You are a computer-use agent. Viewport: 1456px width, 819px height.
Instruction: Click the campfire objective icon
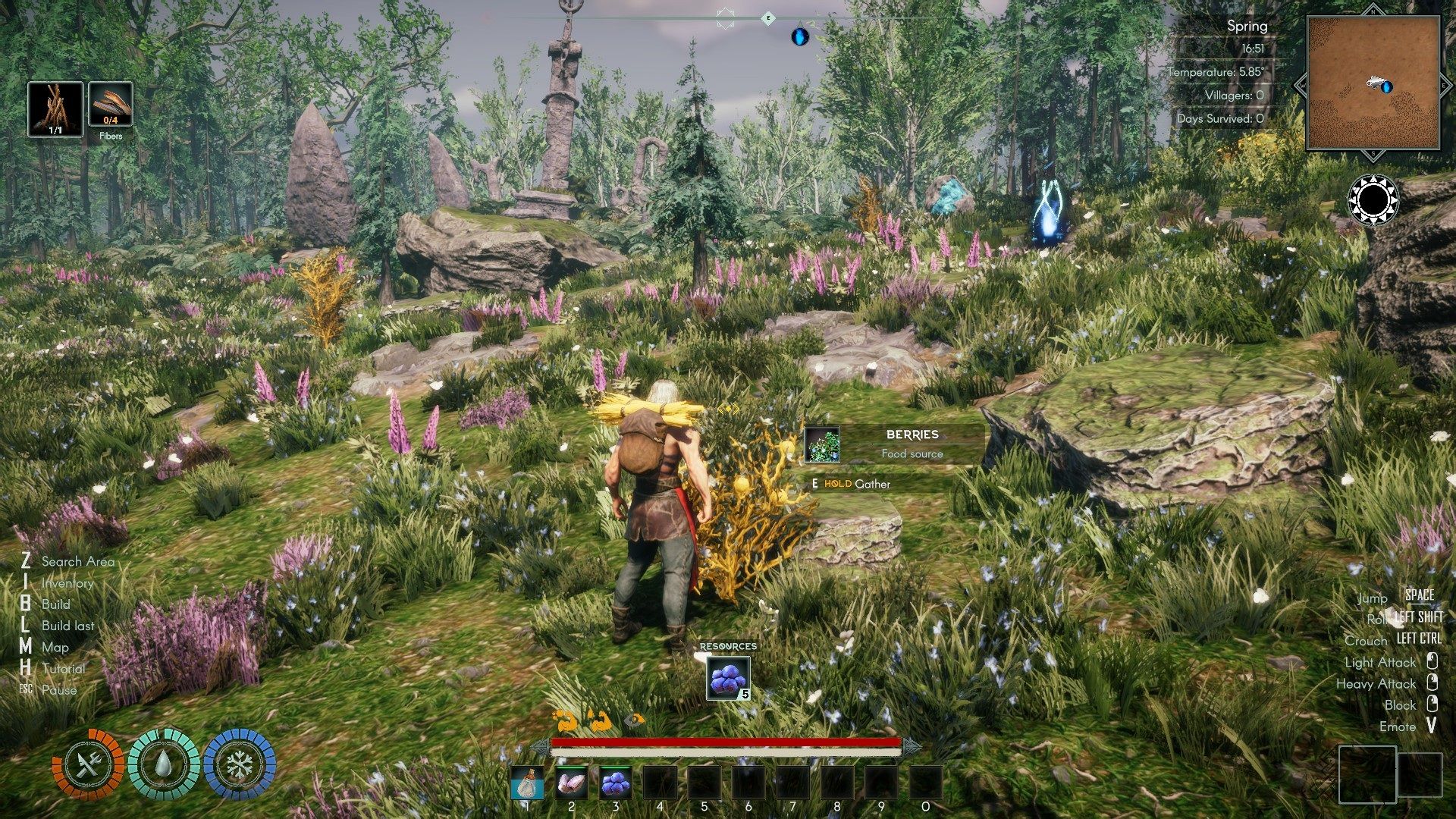point(55,109)
